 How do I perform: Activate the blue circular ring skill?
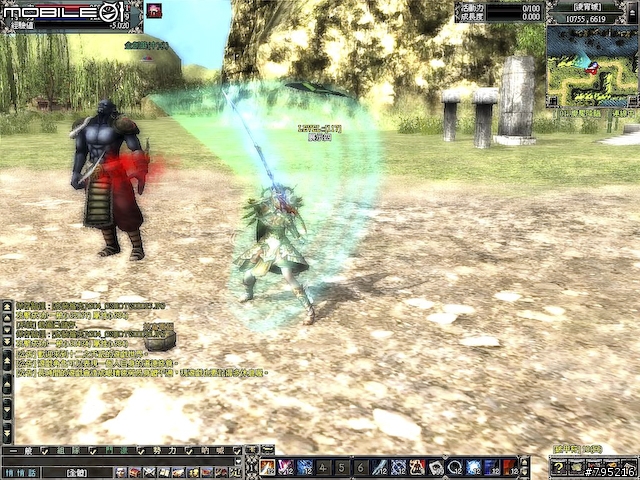pyautogui.click(x=454, y=467)
